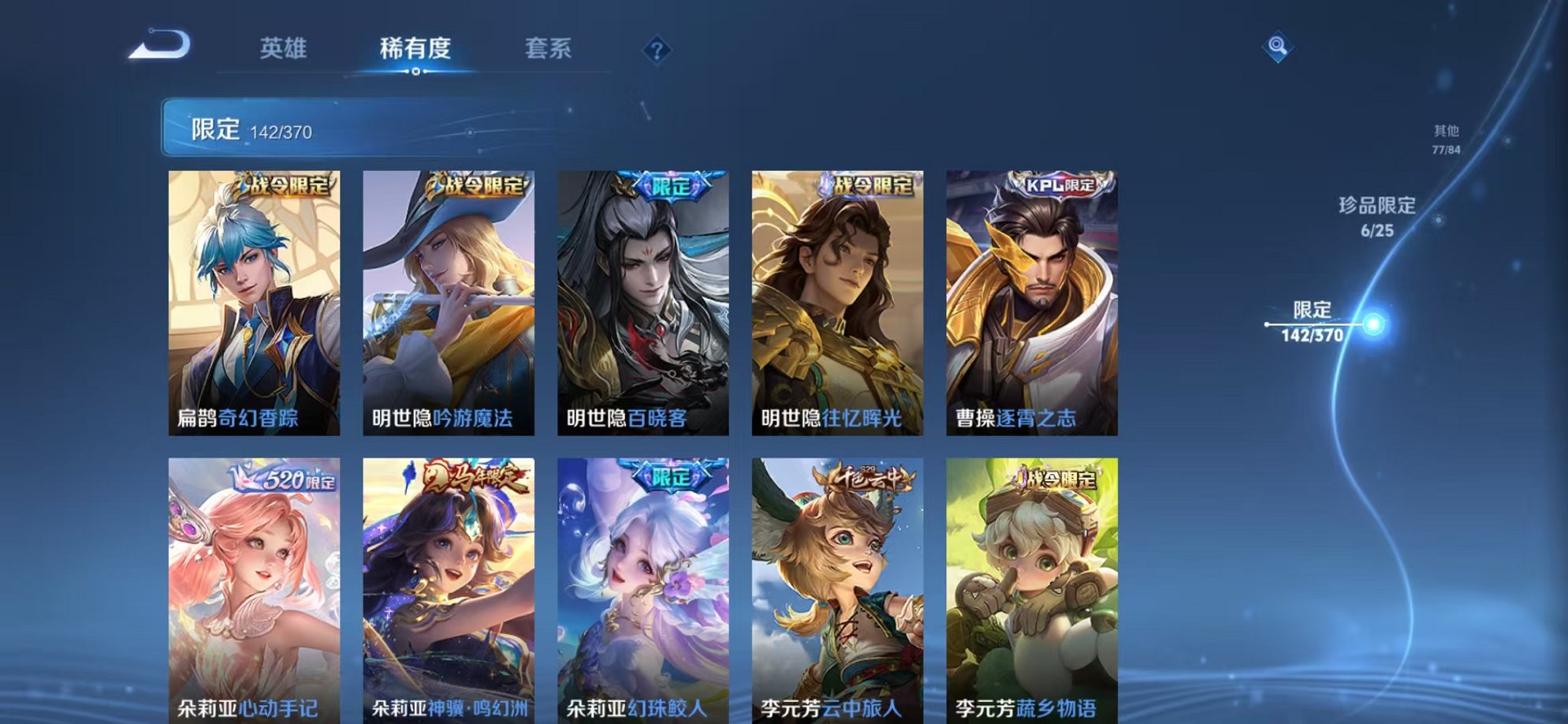Click the KPL限定 badge on 曹操's skin card
The width and height of the screenshot is (1568, 724).
click(x=1060, y=183)
